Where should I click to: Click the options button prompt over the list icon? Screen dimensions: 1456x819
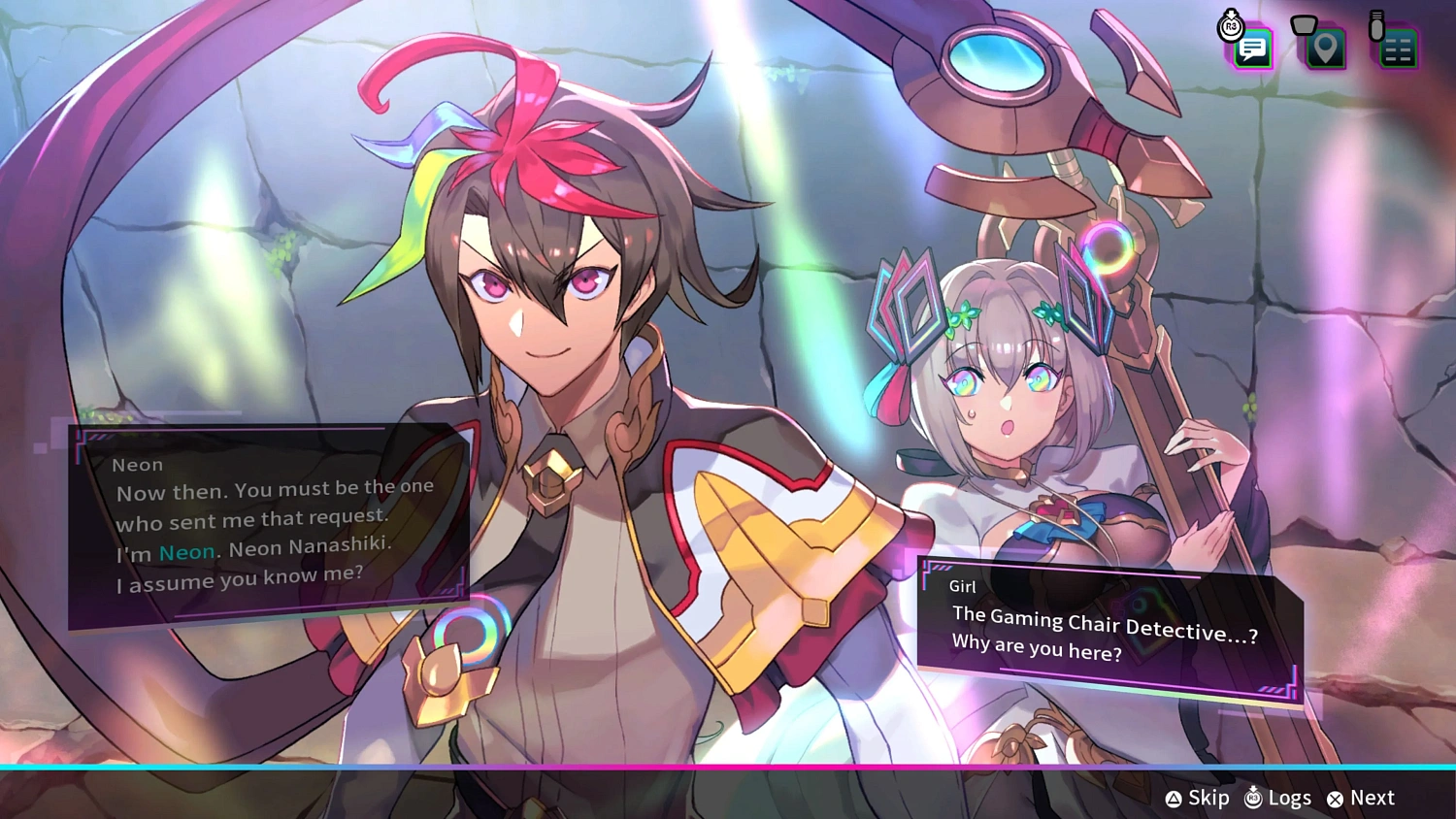(x=1378, y=23)
